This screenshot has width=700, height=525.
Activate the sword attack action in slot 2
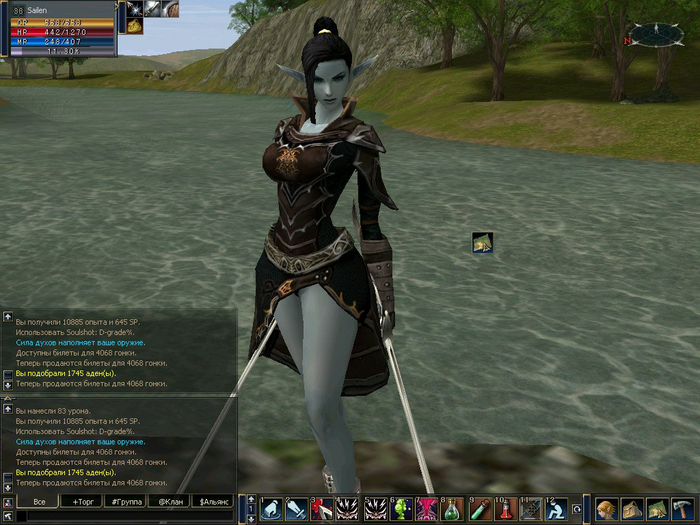click(x=295, y=509)
